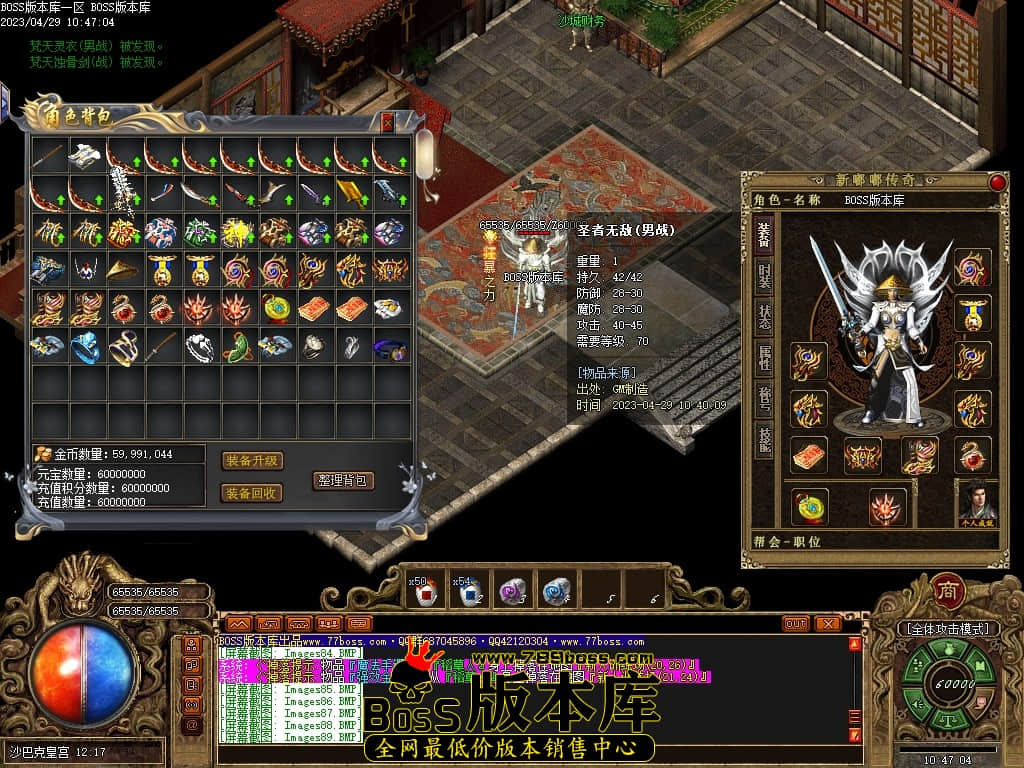Use the red potion in hotbar slot one
The height and width of the screenshot is (768, 1024).
(425, 592)
